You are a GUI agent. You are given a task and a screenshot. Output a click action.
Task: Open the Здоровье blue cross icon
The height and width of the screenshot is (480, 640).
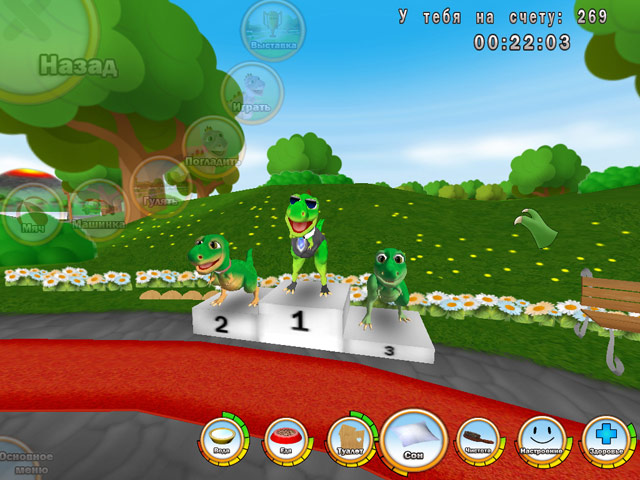click(606, 438)
